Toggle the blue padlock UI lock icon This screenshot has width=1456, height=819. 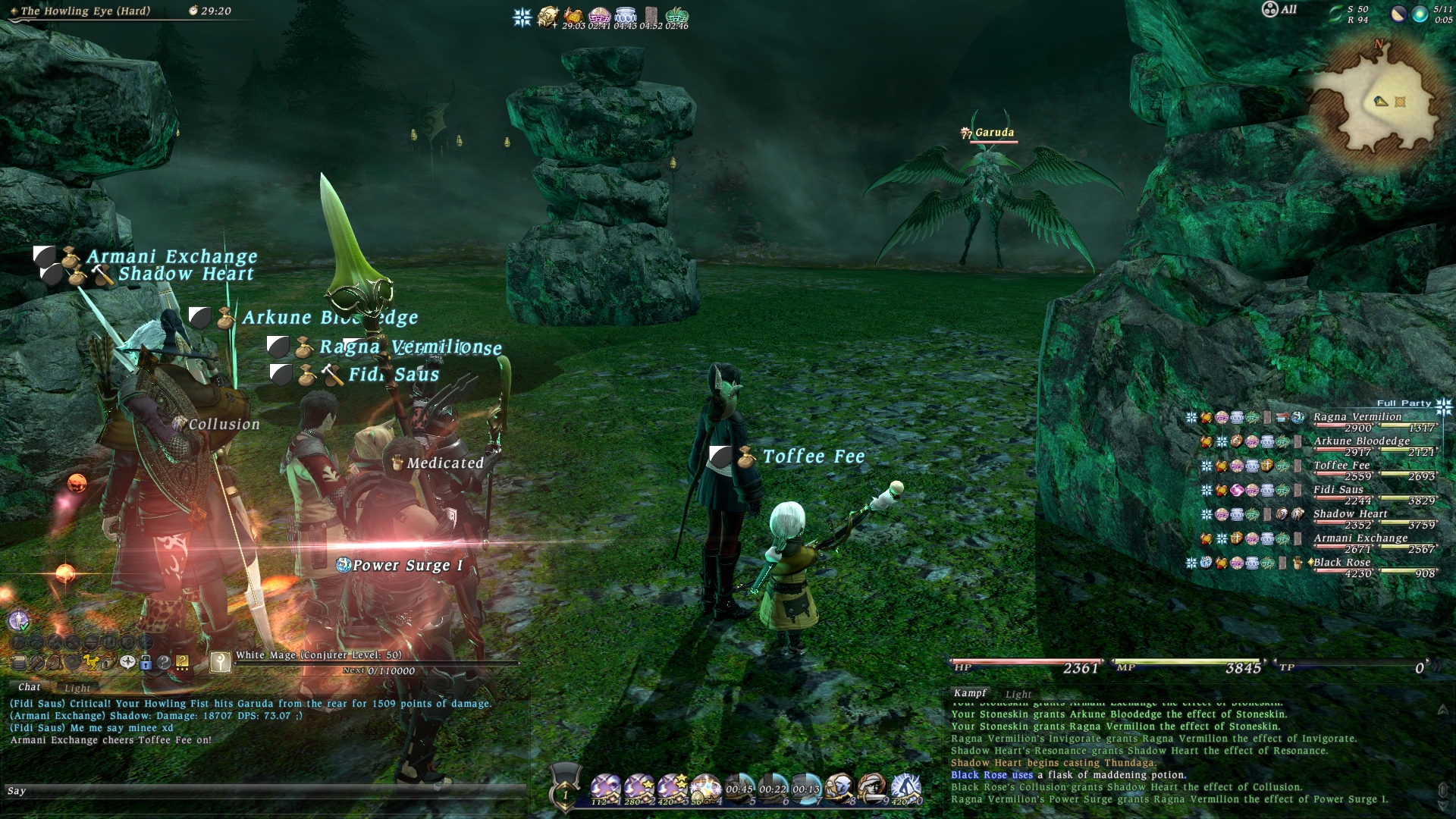pyautogui.click(x=146, y=663)
